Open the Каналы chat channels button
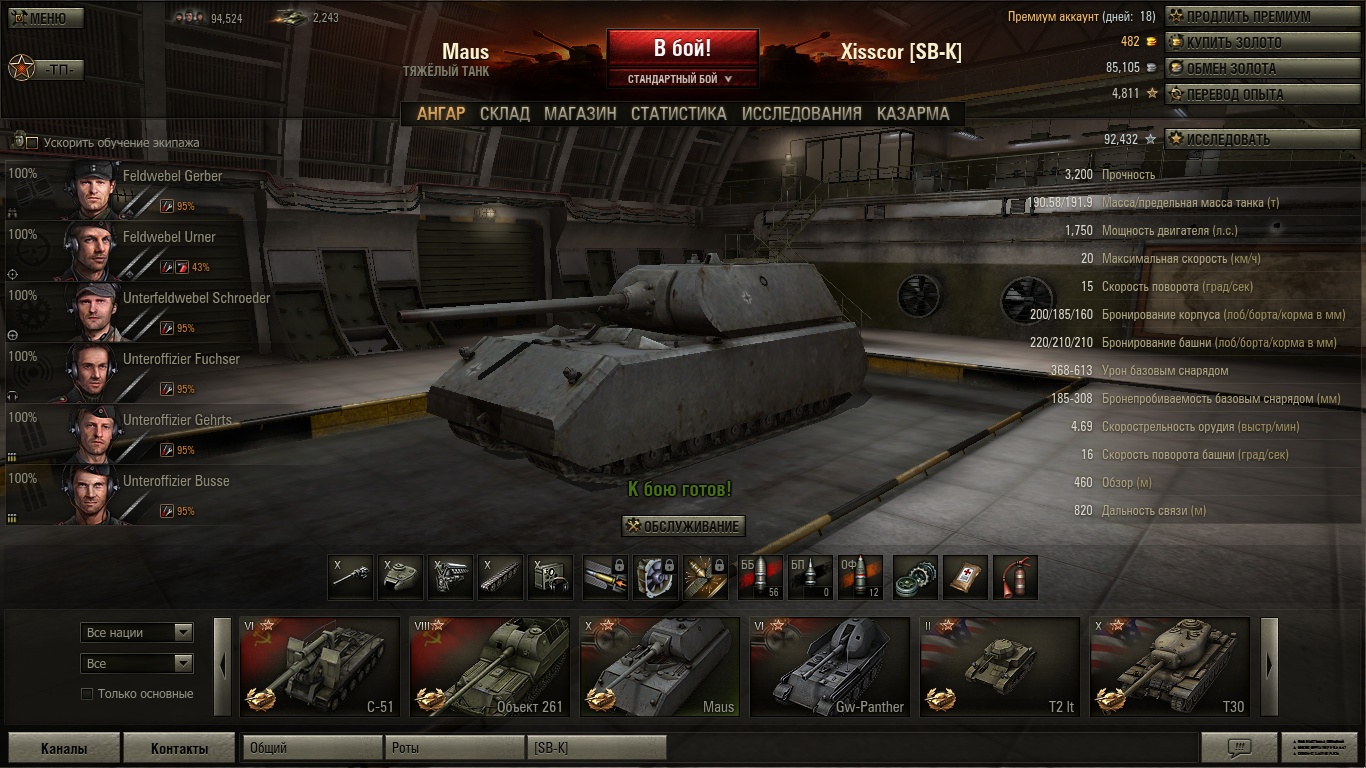Screen dimensions: 1366x768 pyautogui.click(x=64, y=748)
